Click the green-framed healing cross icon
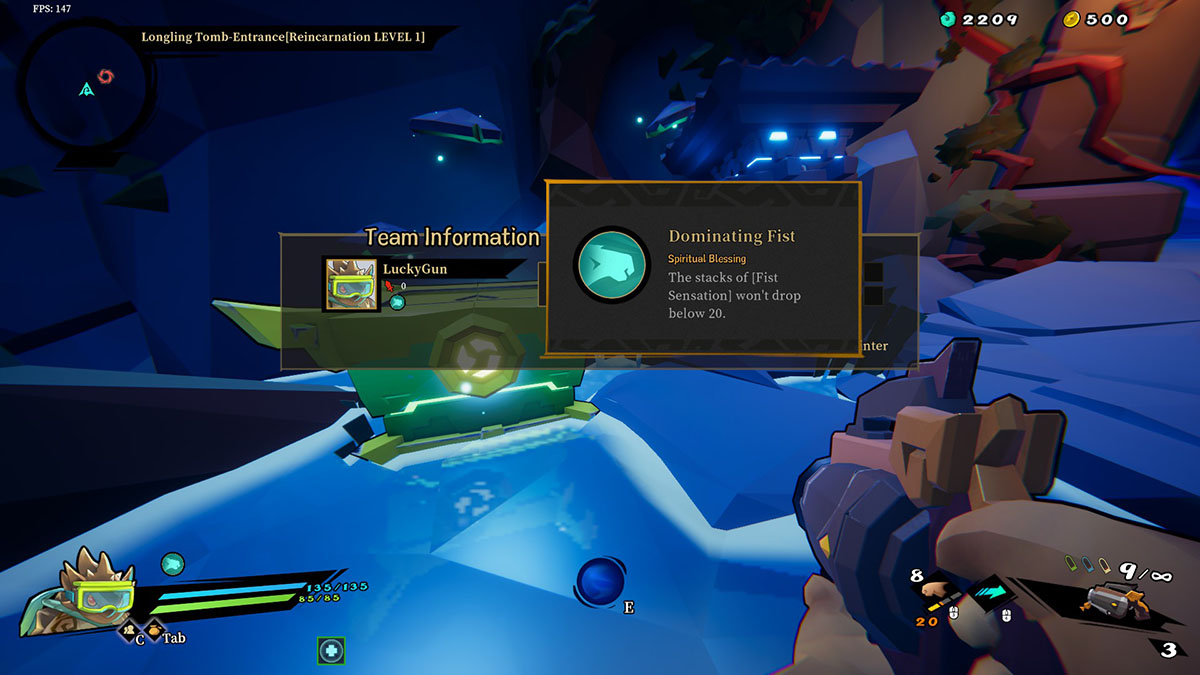 (331, 651)
